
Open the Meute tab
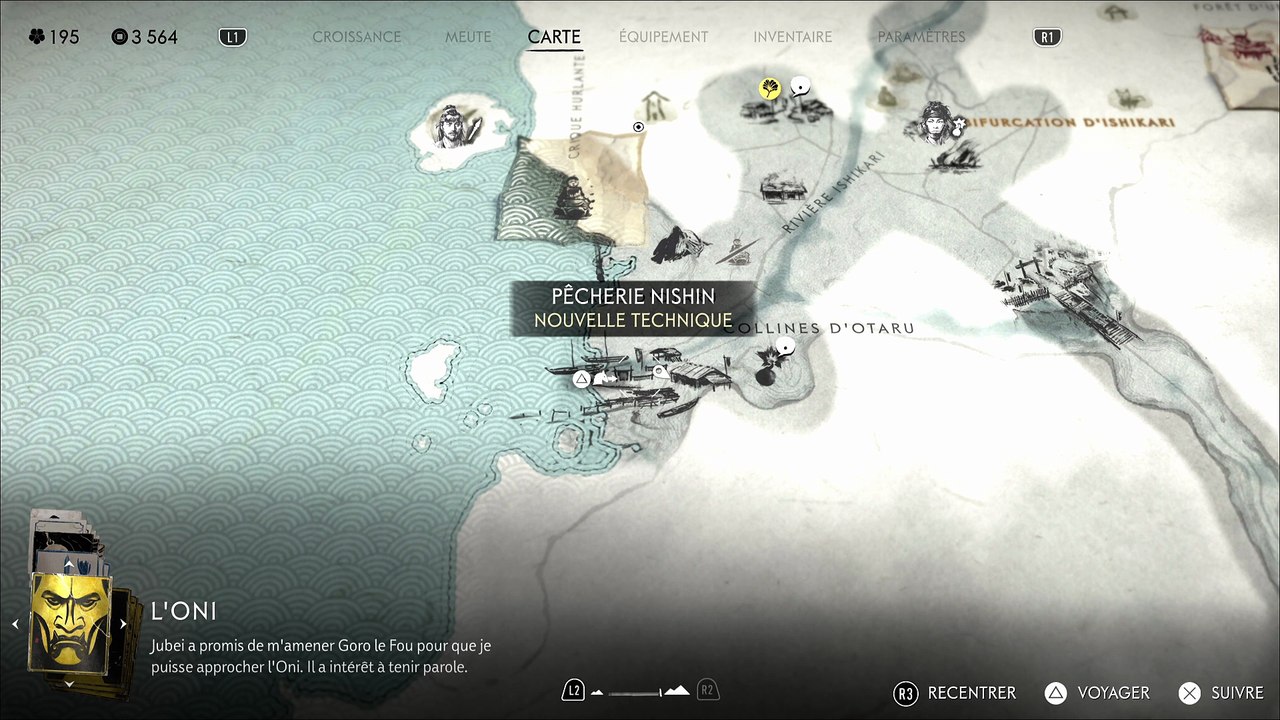(468, 37)
